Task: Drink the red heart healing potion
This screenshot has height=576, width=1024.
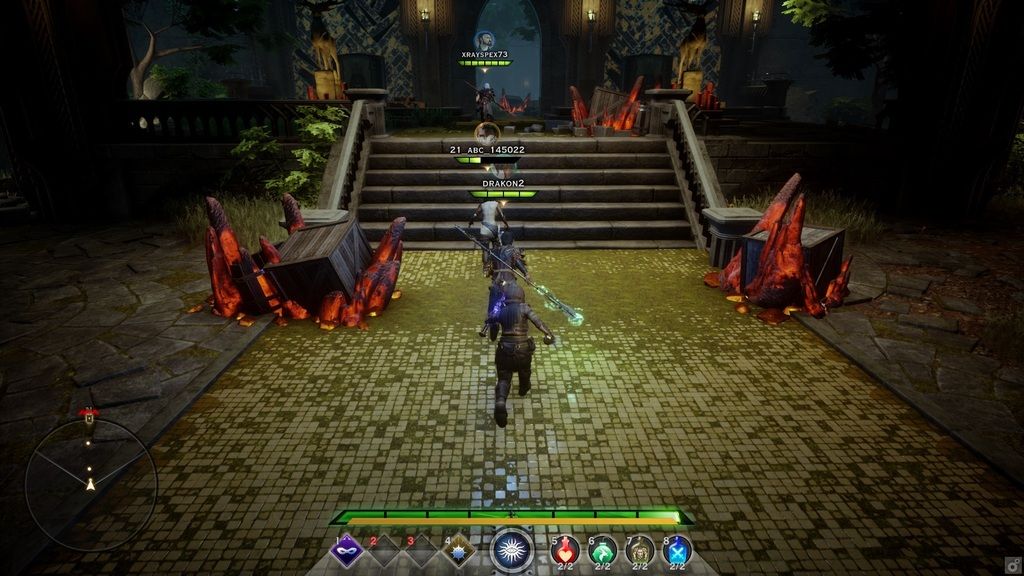Action: [x=565, y=550]
